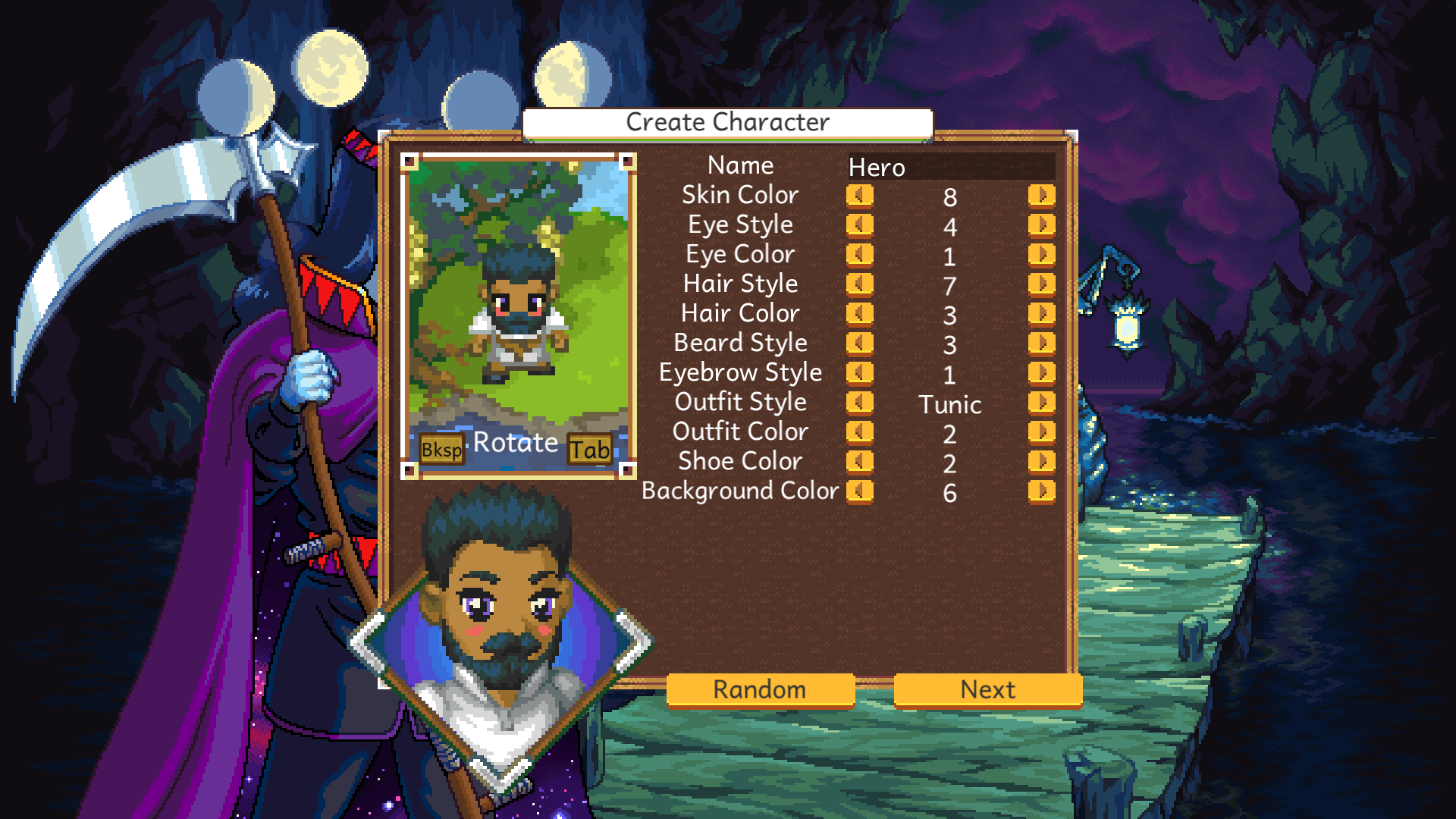The image size is (1456, 819).
Task: Go to previous Hair Color
Action: 859,314
